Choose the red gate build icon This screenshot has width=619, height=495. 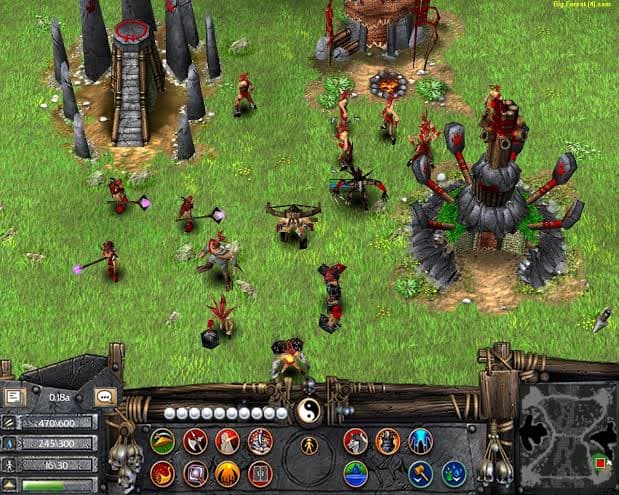[260, 472]
